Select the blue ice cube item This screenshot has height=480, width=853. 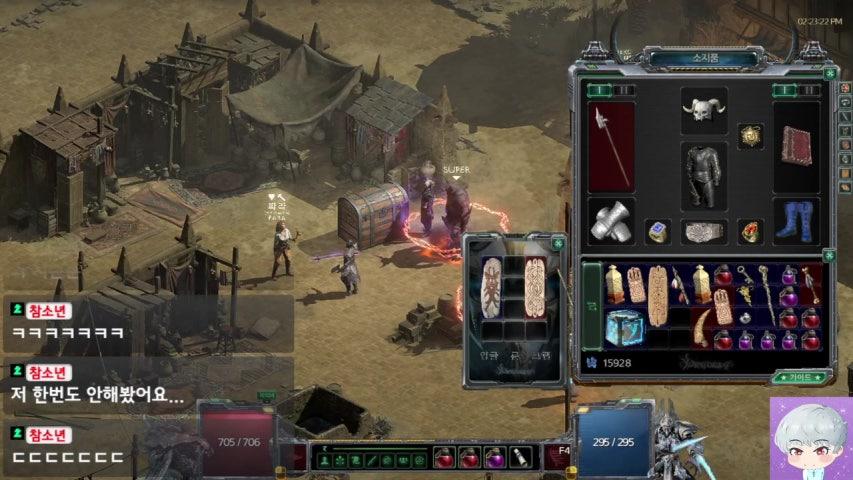(x=623, y=327)
